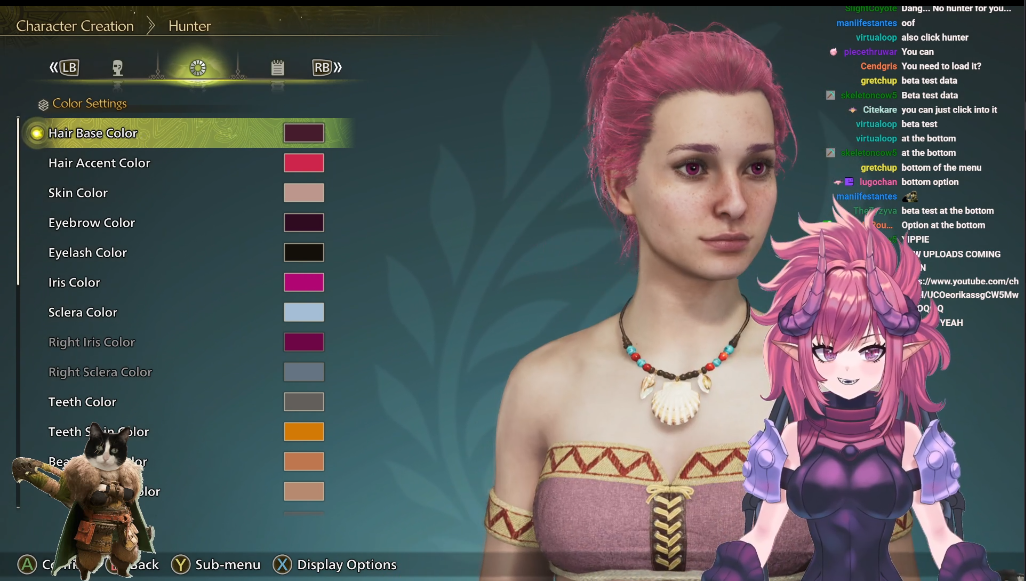The image size is (1026, 581).
Task: Open the Iris Color setting
Action: [x=74, y=283]
